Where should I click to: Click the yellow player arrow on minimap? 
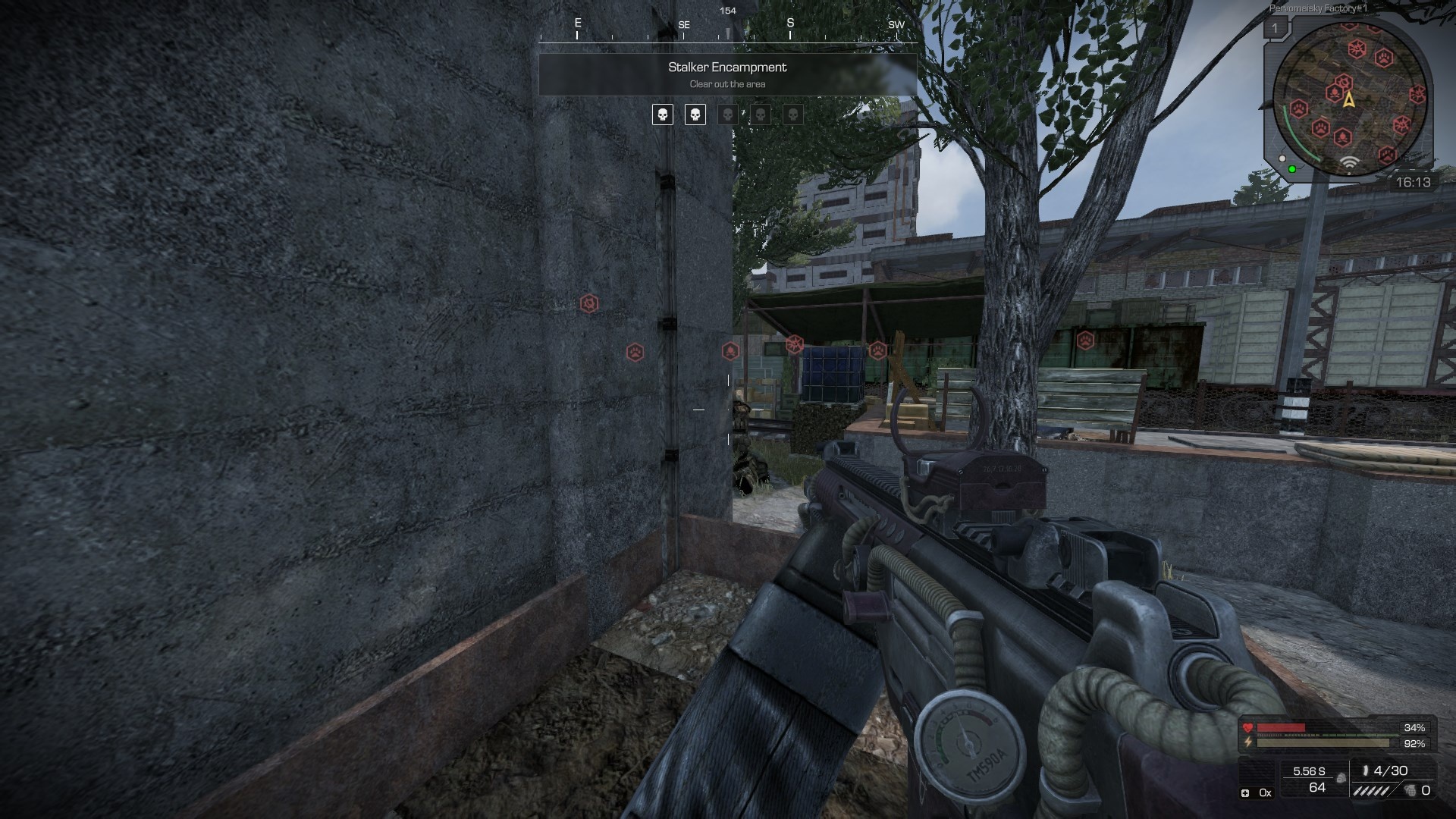(x=1349, y=99)
